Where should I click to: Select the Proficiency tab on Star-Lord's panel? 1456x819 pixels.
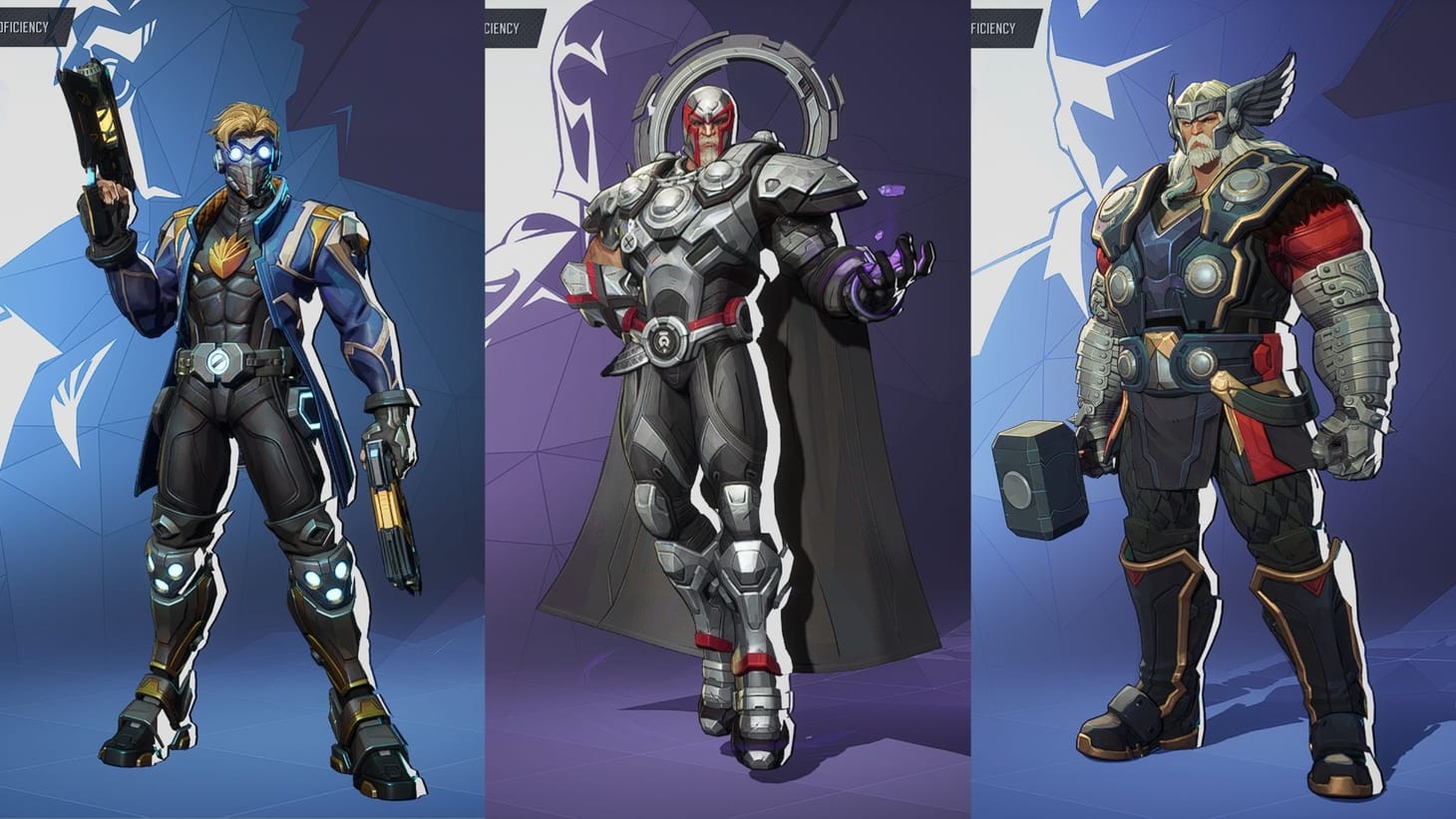click(25, 29)
